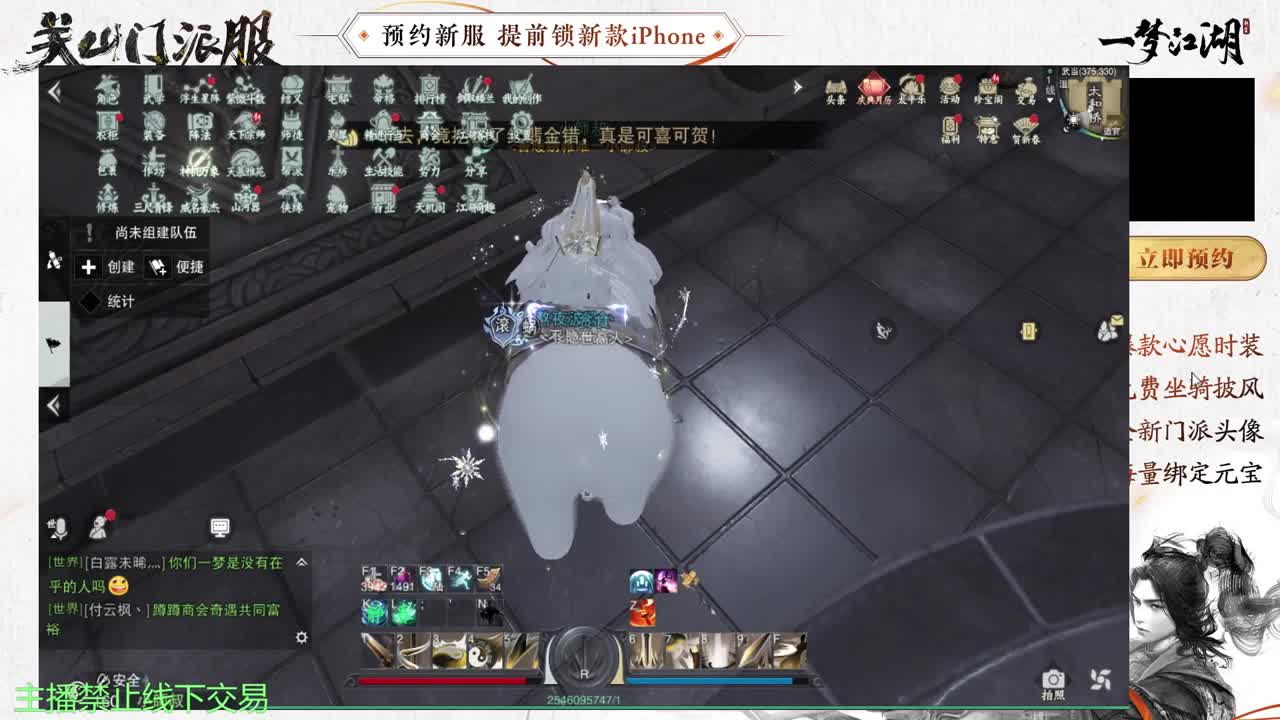Open the 贺新春 fan-shaped event icon
The height and width of the screenshot is (720, 1280).
pos(1025,125)
